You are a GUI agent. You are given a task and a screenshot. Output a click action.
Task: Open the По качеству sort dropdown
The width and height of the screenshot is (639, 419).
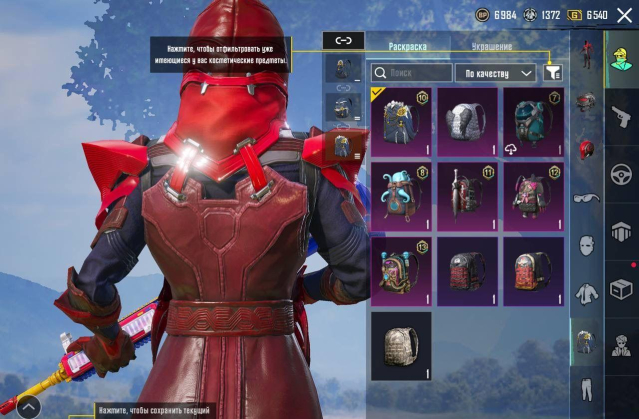click(496, 73)
